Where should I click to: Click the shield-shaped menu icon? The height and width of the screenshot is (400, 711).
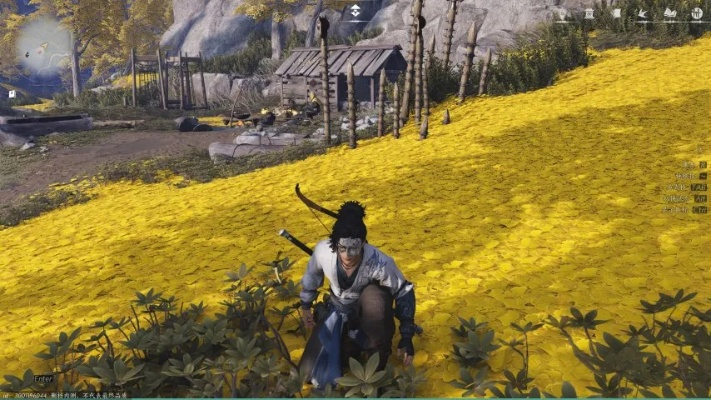pyautogui.click(x=562, y=14)
